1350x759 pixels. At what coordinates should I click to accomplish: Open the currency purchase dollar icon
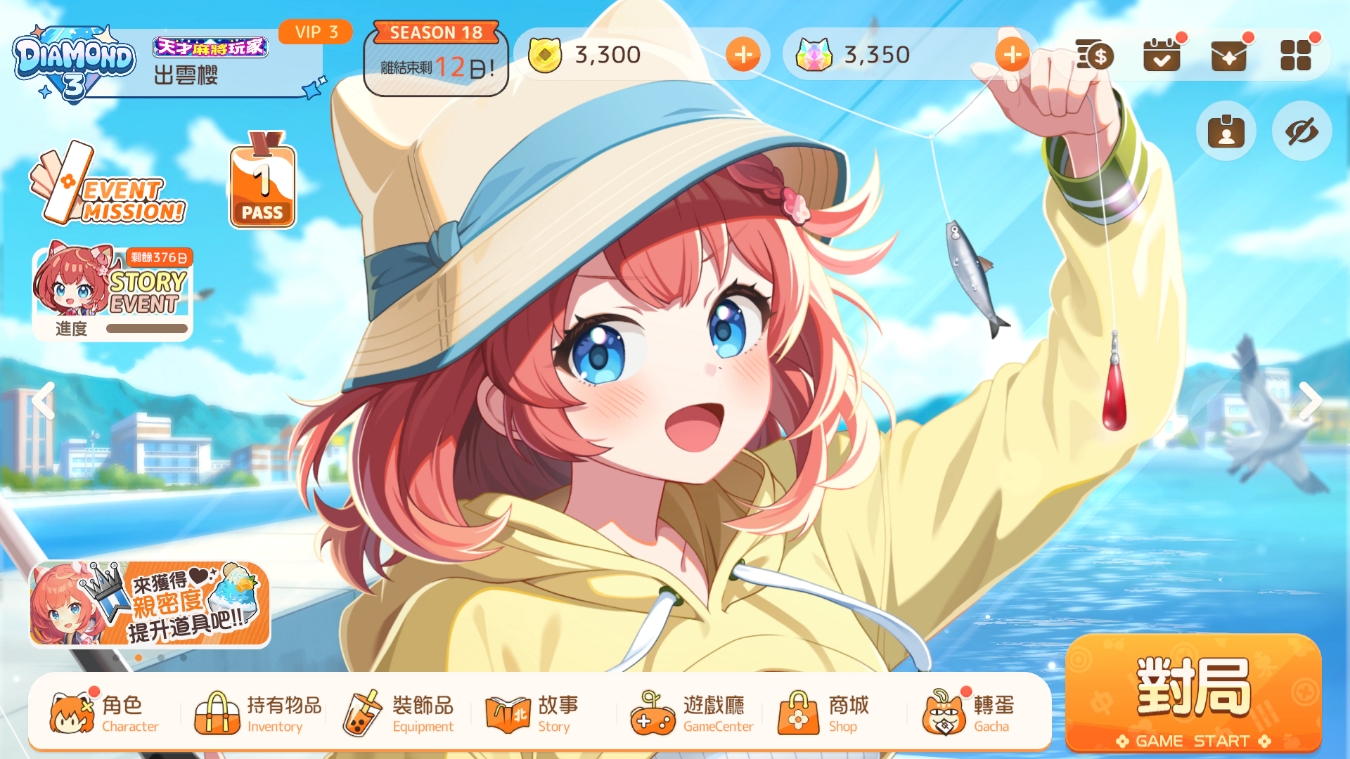coord(1094,55)
